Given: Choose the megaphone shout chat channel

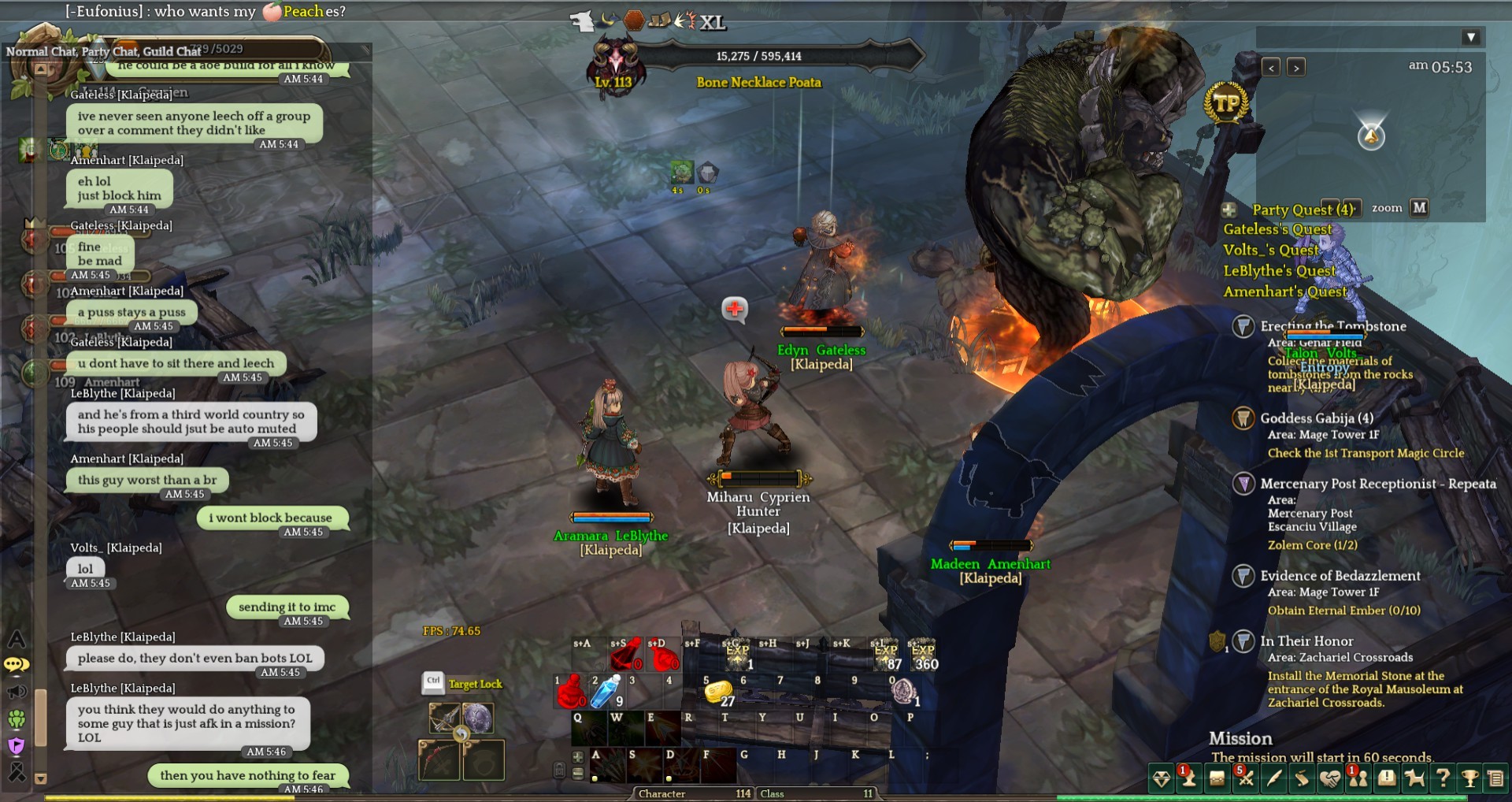Looking at the screenshot, I should click(x=17, y=692).
